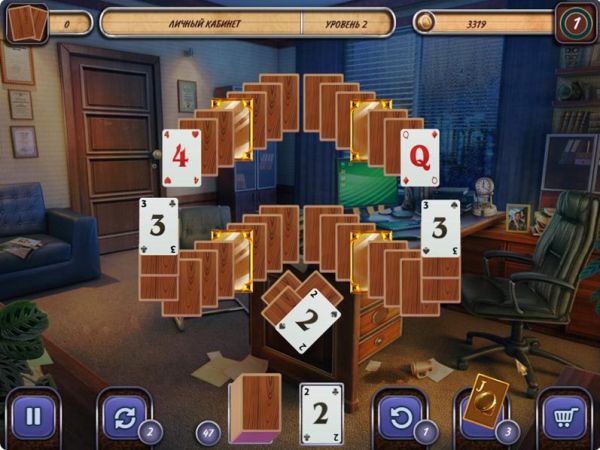This screenshot has width=600, height=450.
Task: Pick the 3 of clubs card
Action: coord(158,225)
